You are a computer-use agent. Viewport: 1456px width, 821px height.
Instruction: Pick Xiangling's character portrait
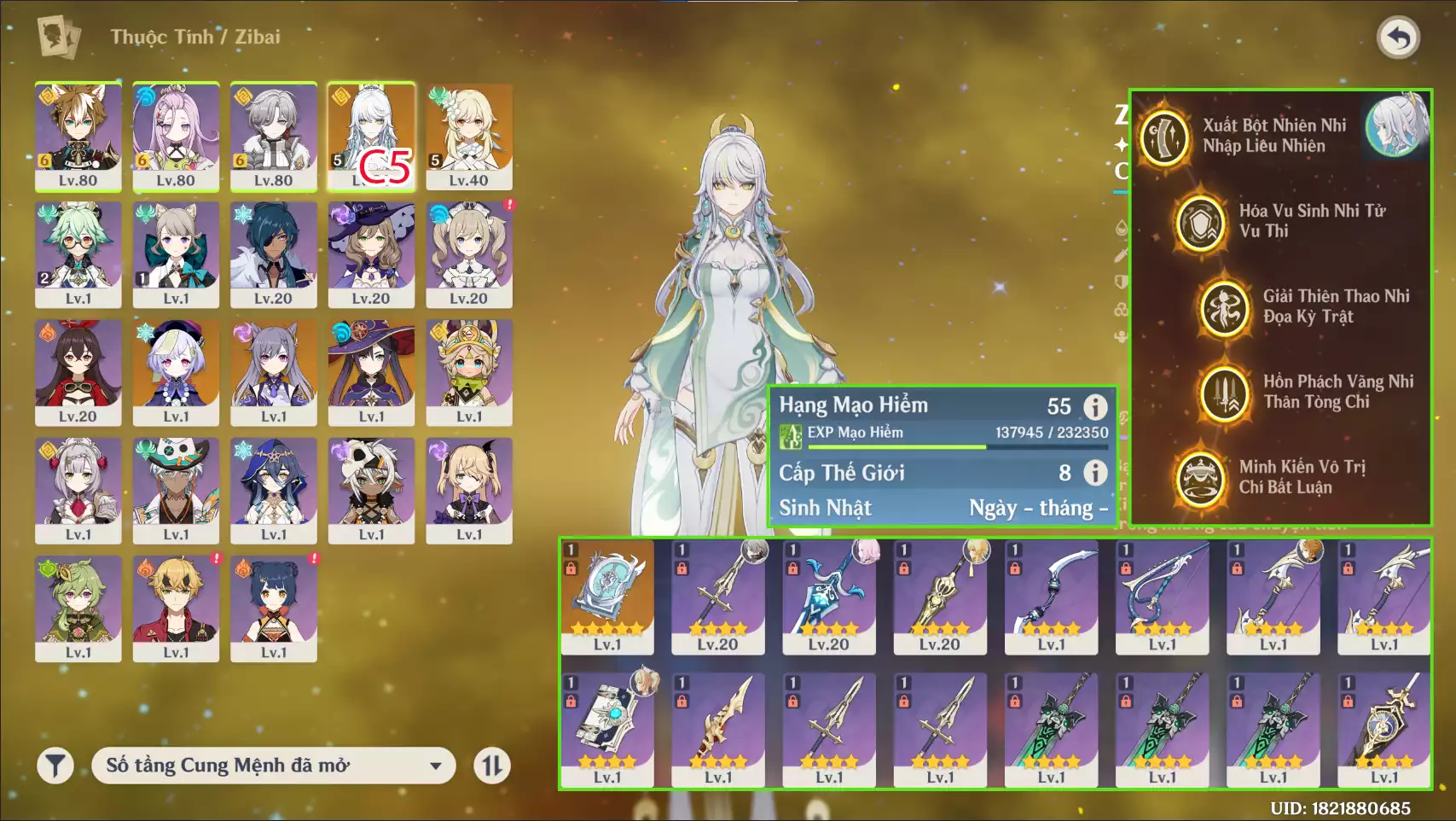click(x=274, y=608)
